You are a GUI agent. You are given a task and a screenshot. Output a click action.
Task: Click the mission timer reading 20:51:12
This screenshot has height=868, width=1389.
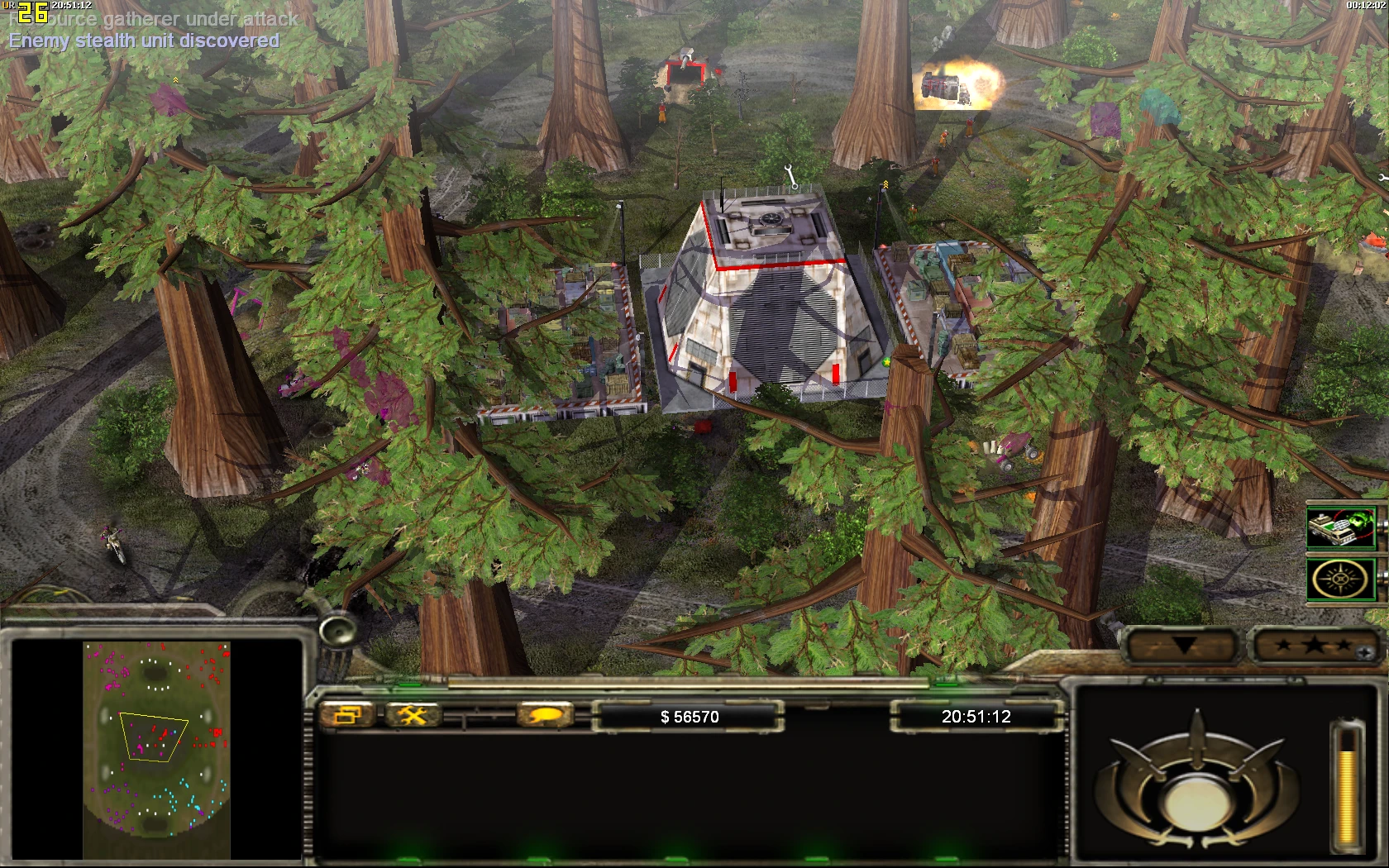point(976,717)
